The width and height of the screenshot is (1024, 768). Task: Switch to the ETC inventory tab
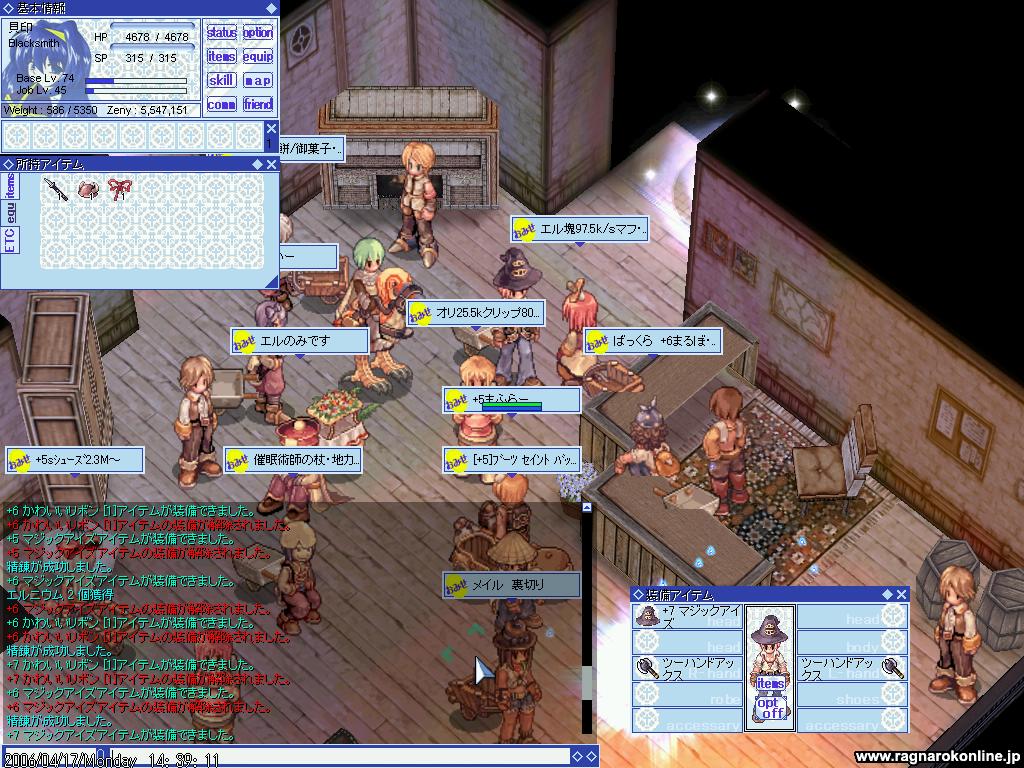click(10, 240)
